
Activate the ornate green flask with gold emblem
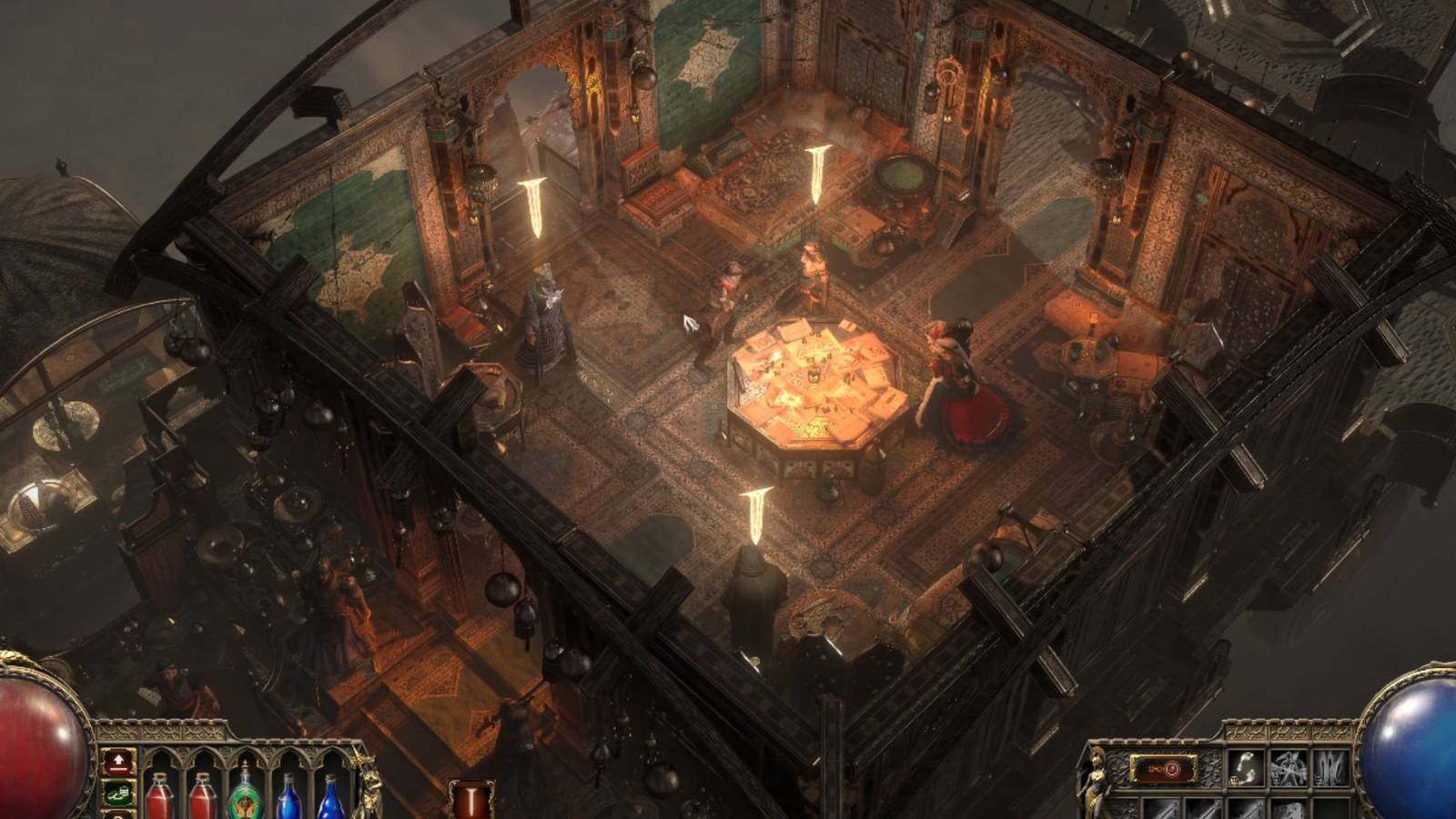(x=245, y=794)
